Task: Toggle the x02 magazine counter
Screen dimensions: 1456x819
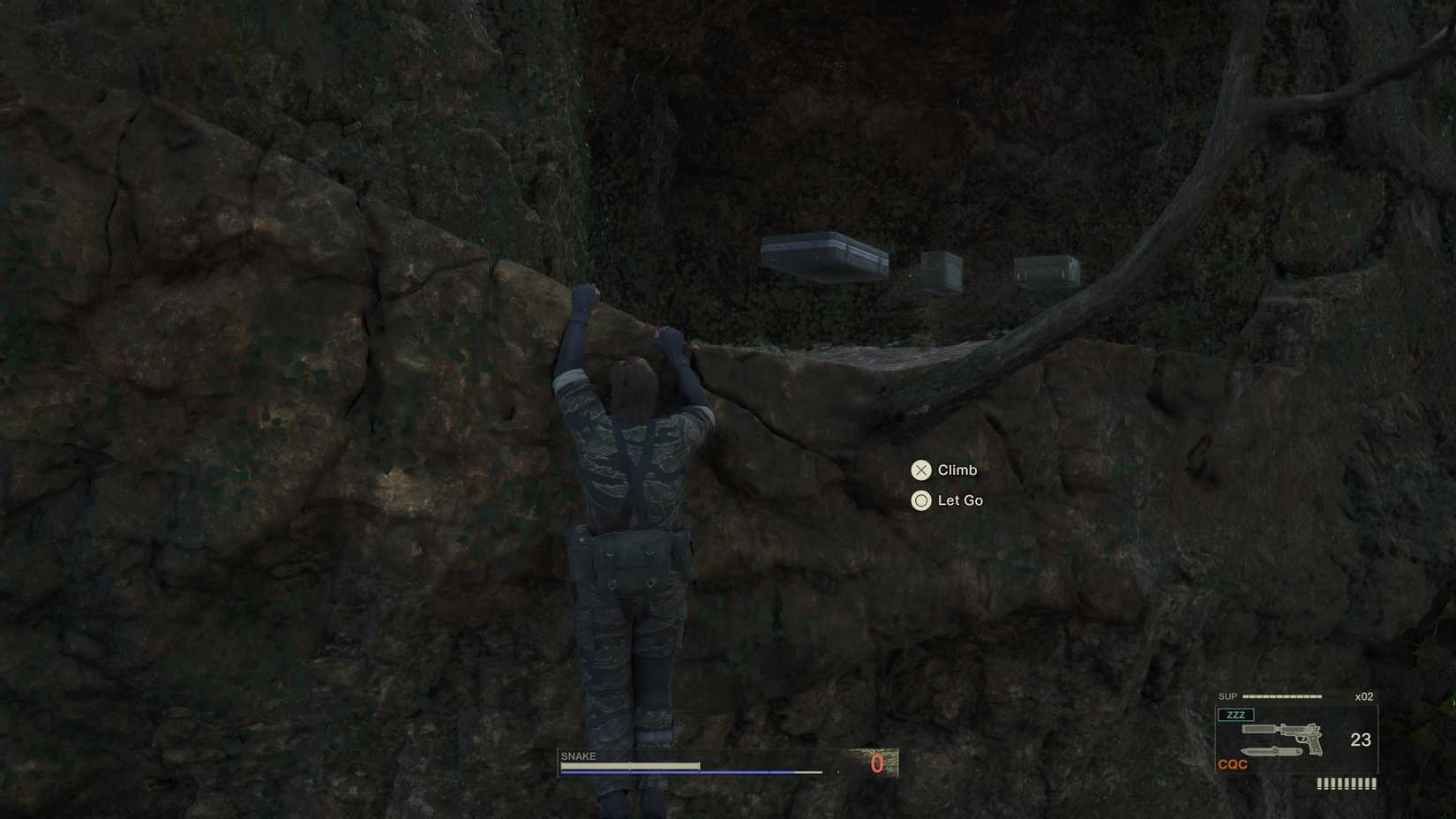Action: pos(1362,696)
